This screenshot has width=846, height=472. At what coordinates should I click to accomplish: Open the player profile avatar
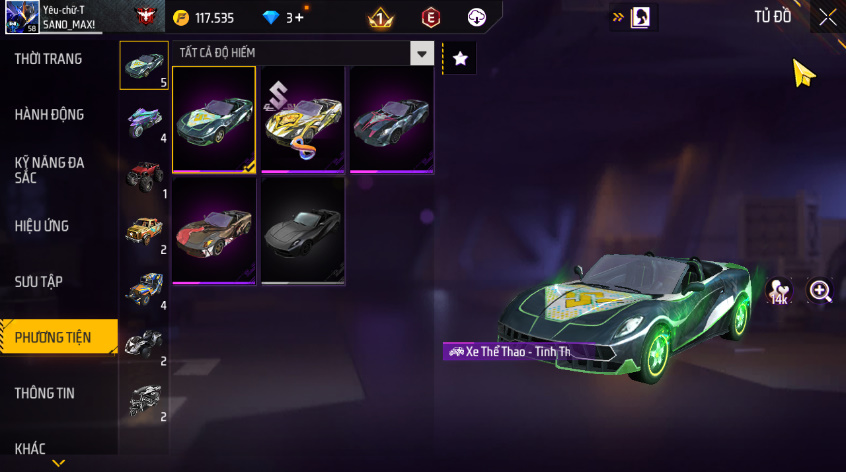pyautogui.click(x=21, y=17)
